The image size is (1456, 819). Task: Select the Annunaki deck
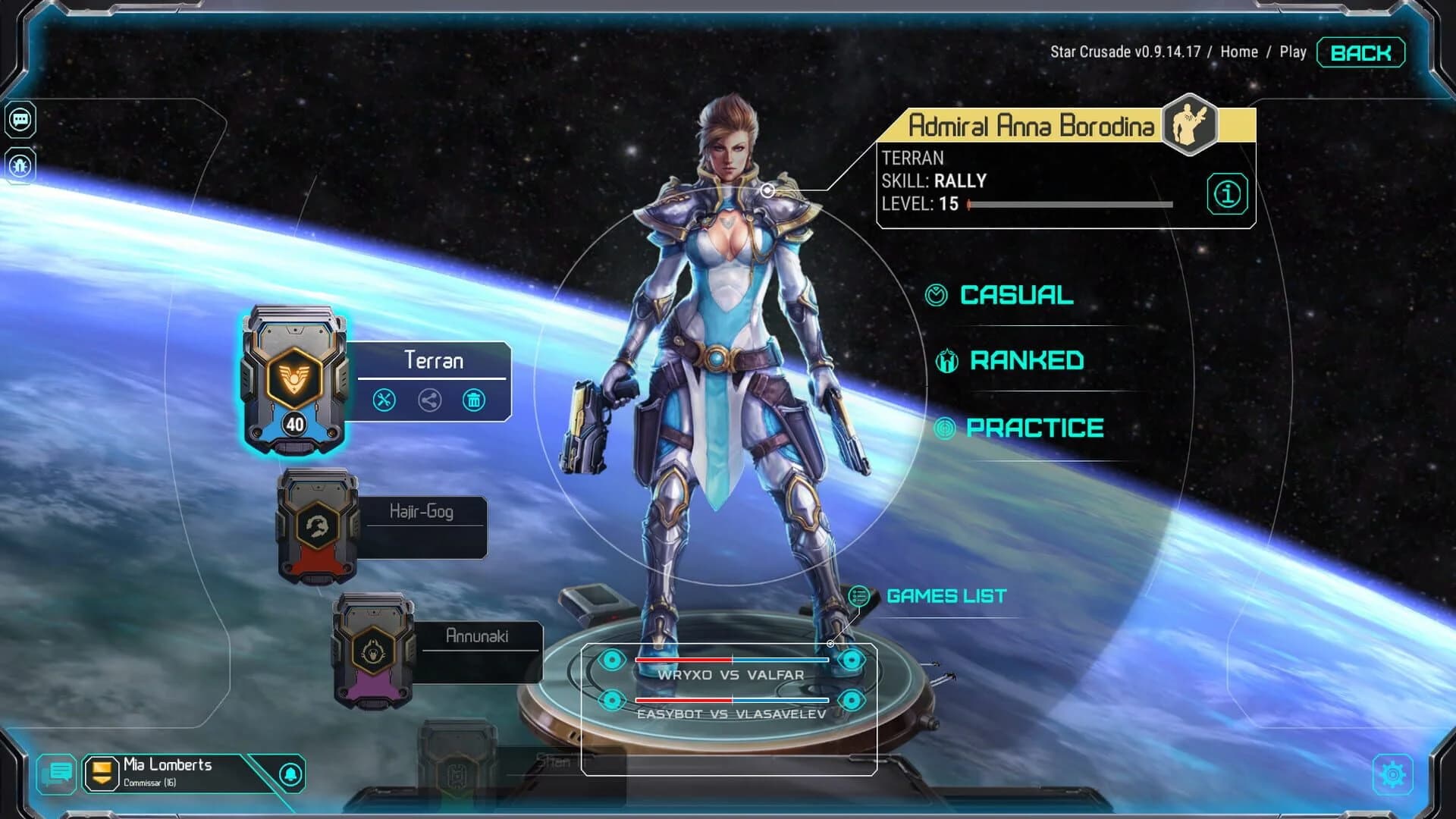pyautogui.click(x=372, y=652)
